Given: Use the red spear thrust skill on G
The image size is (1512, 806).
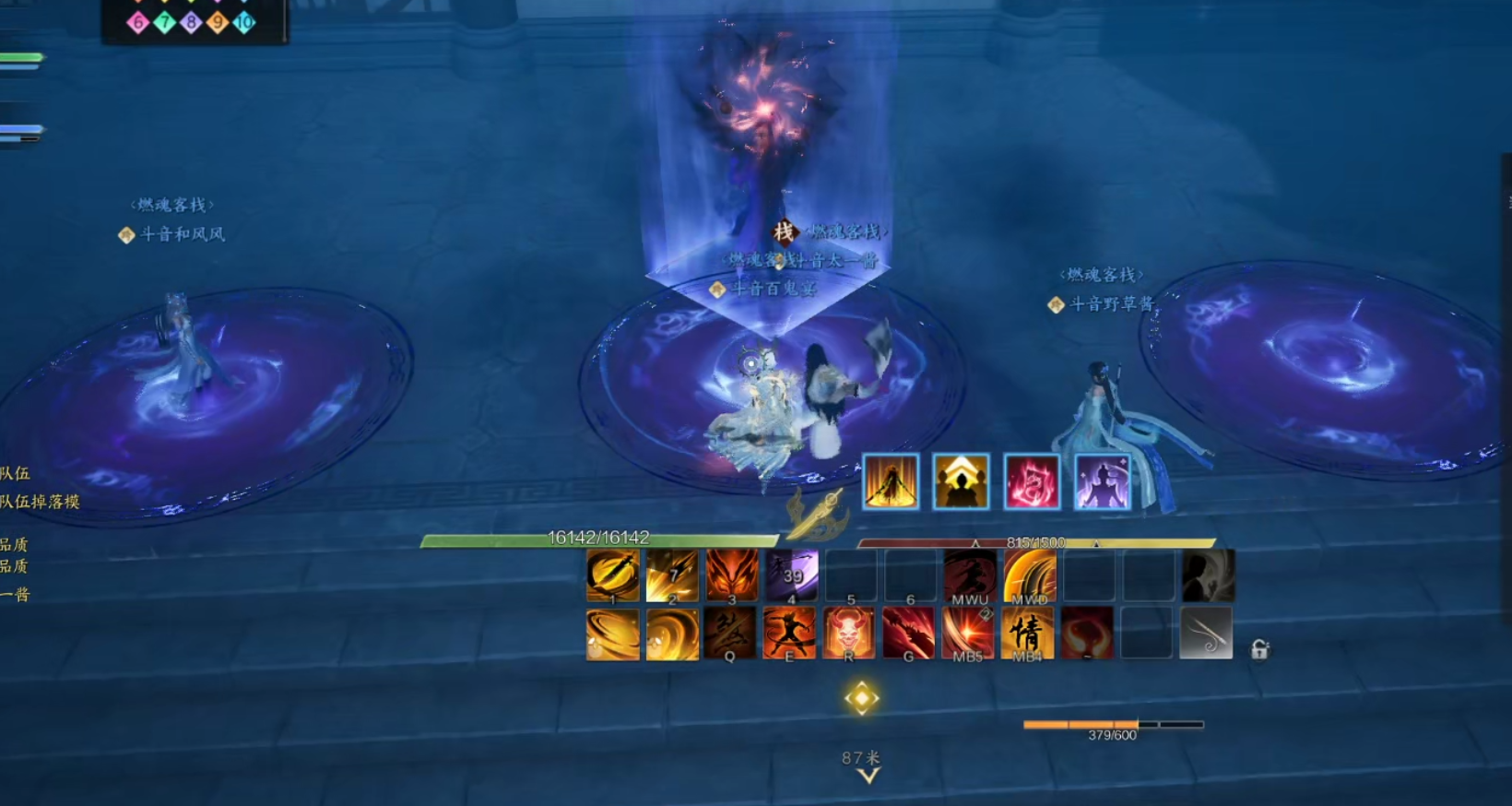Looking at the screenshot, I should pos(908,633).
